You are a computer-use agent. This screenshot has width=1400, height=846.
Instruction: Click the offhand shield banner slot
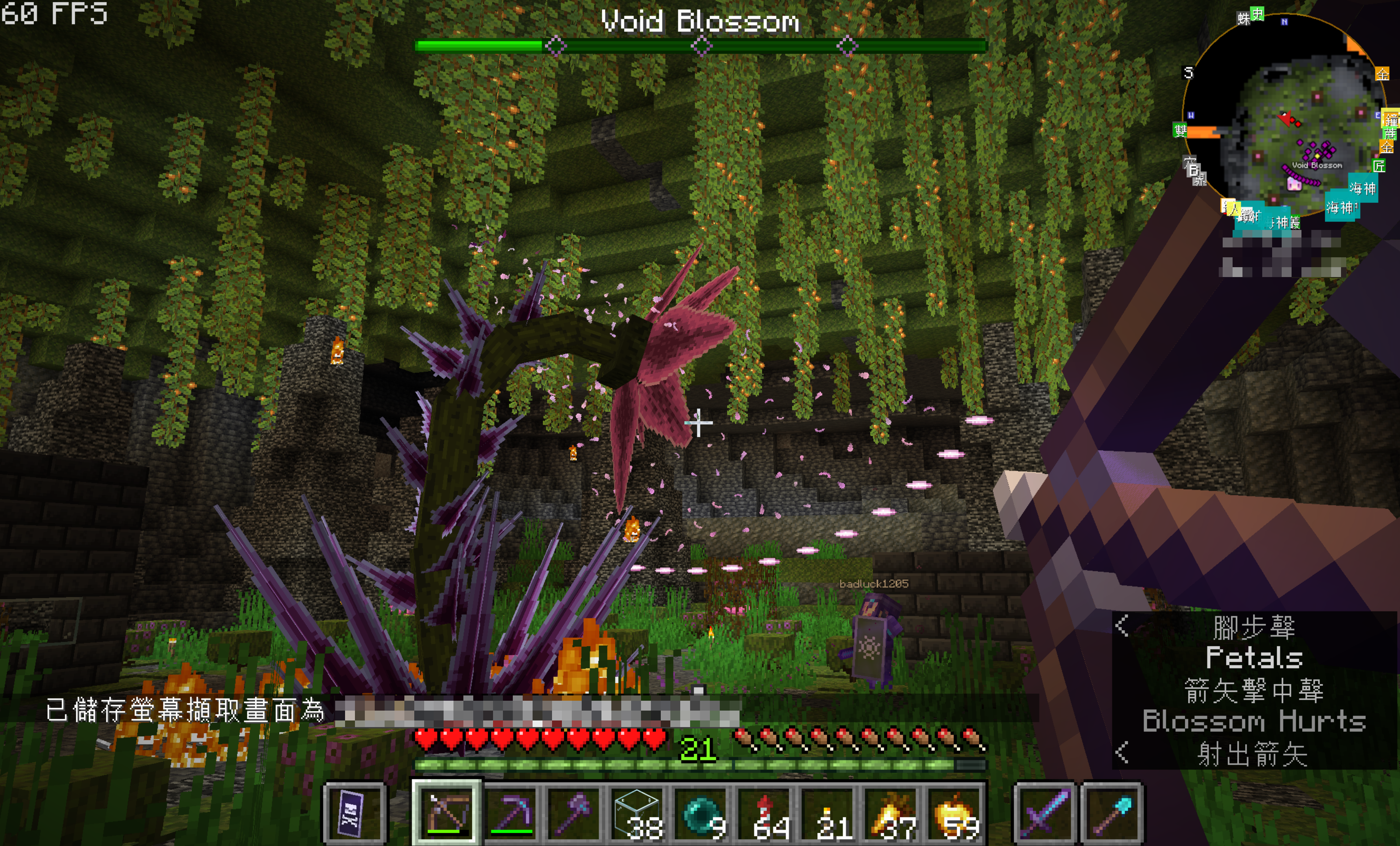click(x=355, y=812)
